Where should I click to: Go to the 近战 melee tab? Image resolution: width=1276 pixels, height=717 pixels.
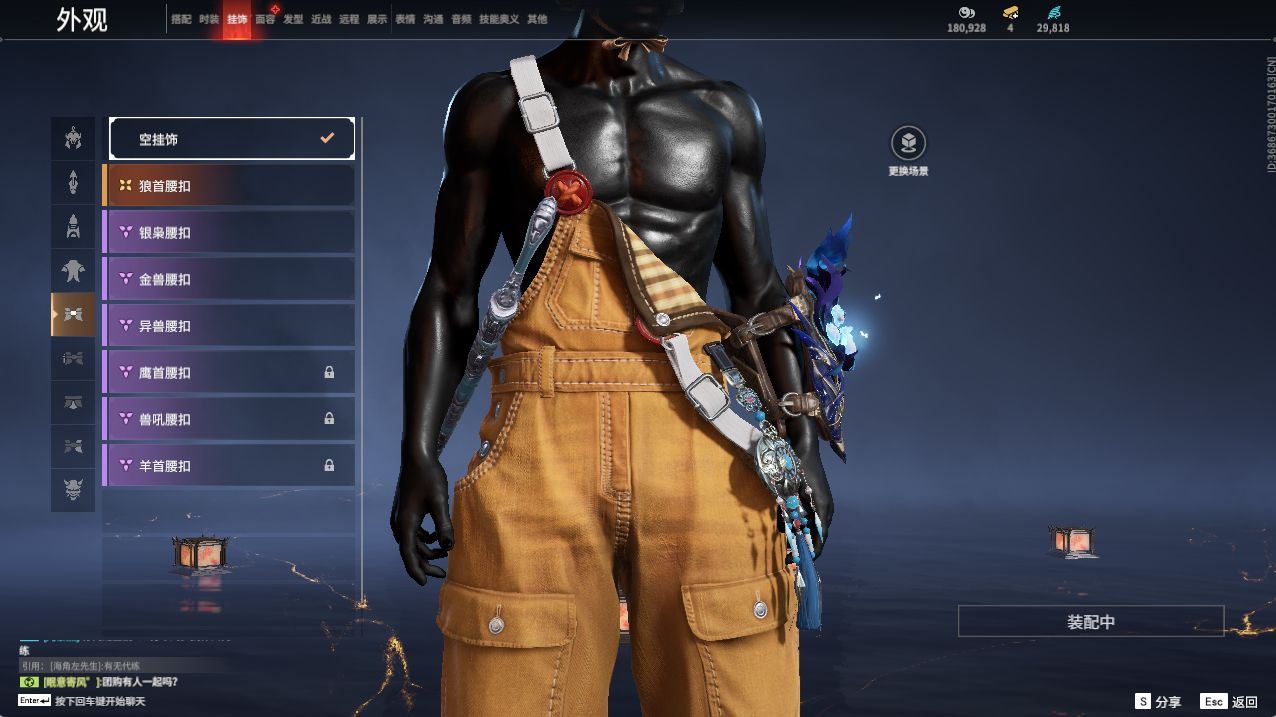point(321,19)
